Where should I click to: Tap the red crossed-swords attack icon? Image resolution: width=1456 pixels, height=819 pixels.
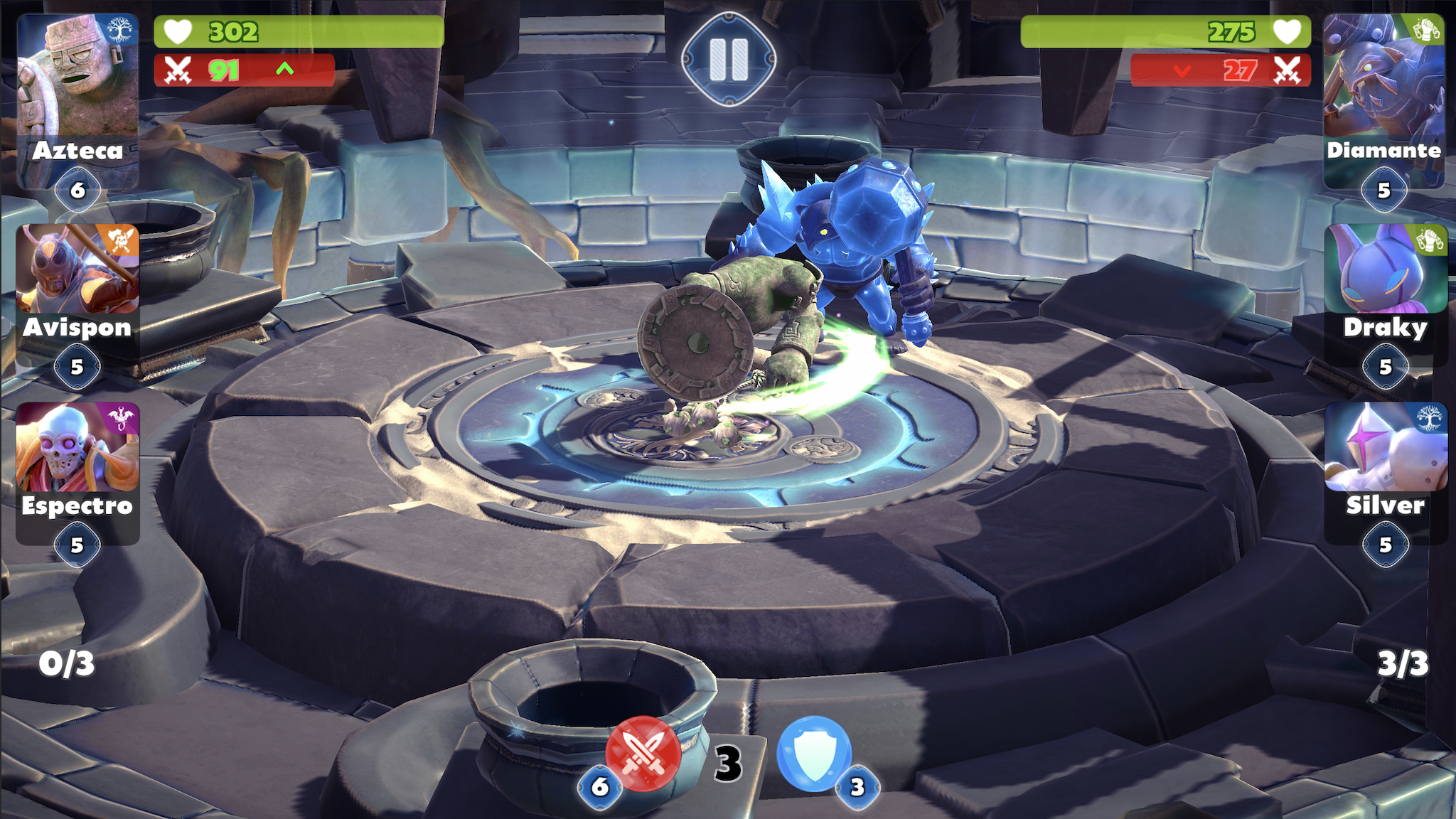coord(642,753)
